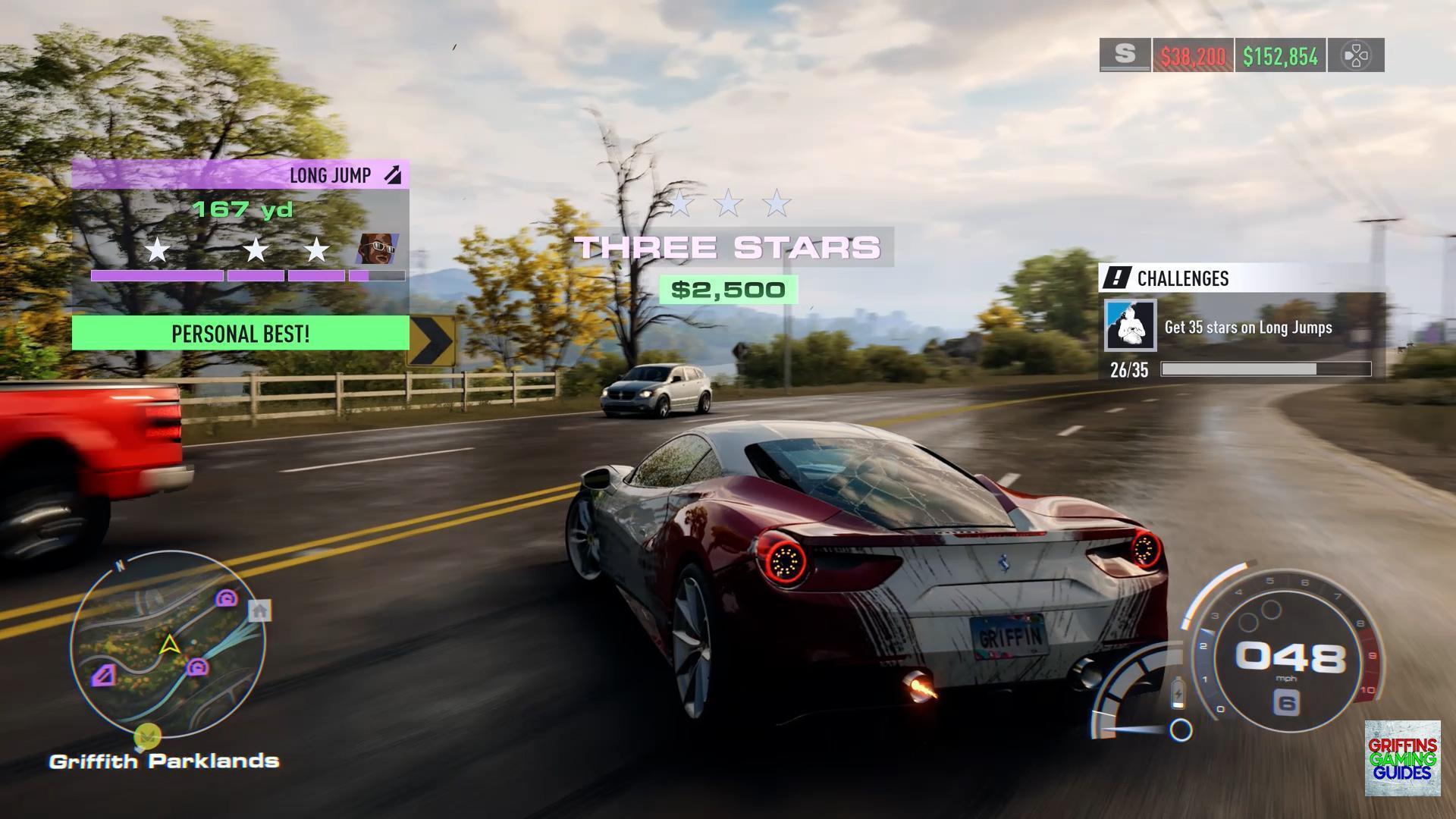
Task: Click the rival avatar in the Long Jump panel
Action: [377, 248]
